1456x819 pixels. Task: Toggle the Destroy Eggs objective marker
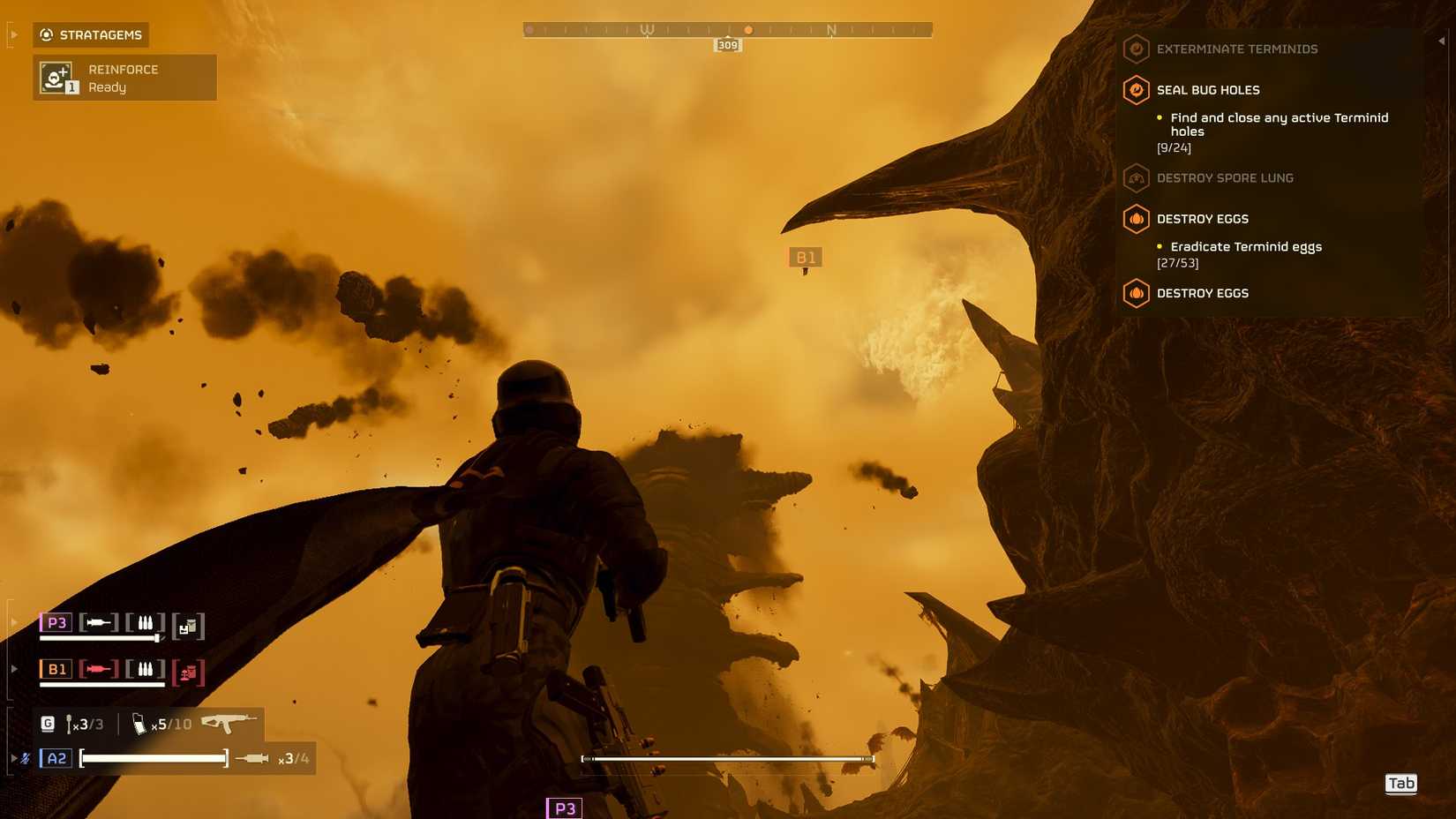(x=1136, y=219)
